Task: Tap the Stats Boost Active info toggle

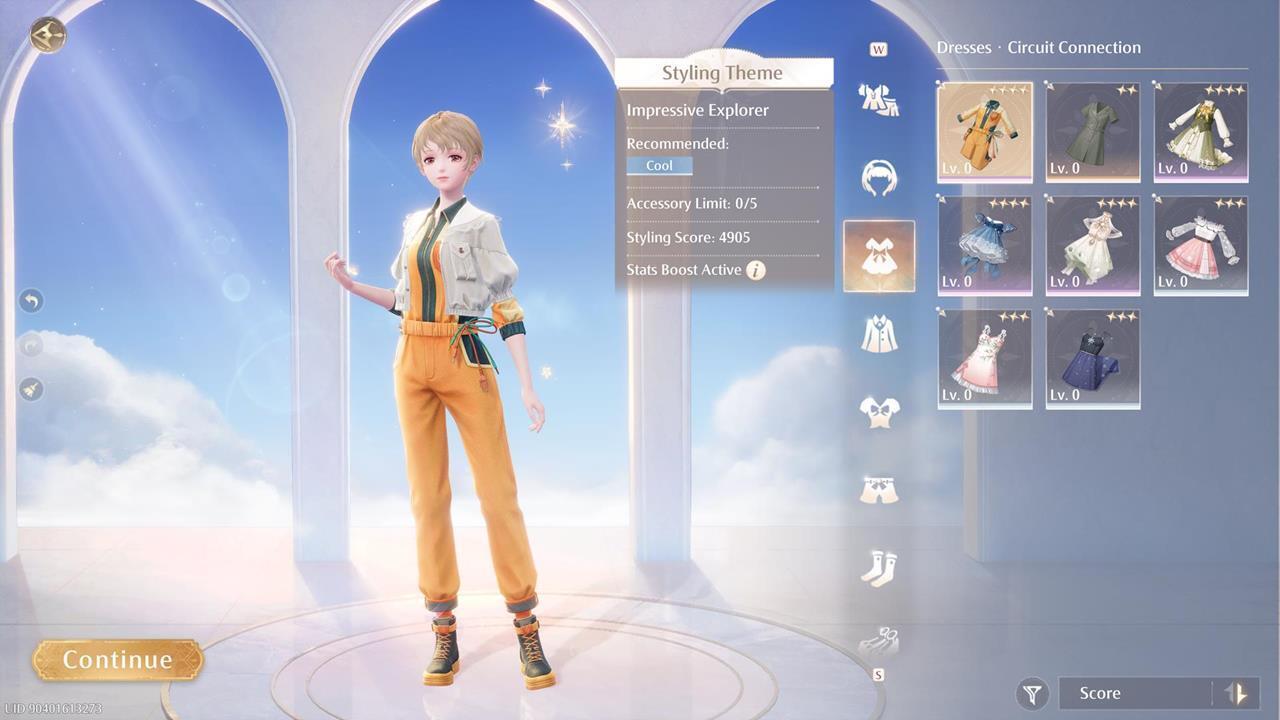Action: [758, 269]
